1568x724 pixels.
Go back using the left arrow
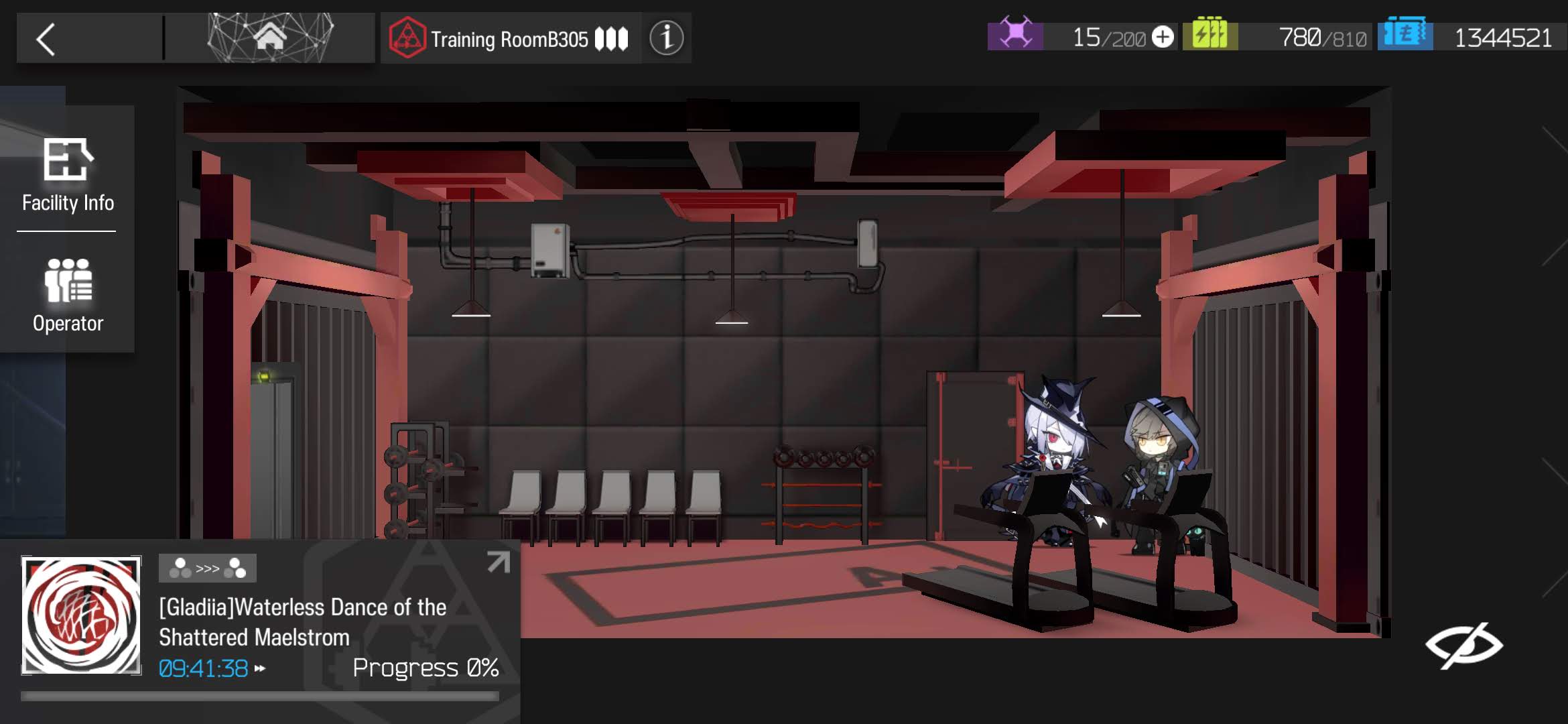[47, 40]
